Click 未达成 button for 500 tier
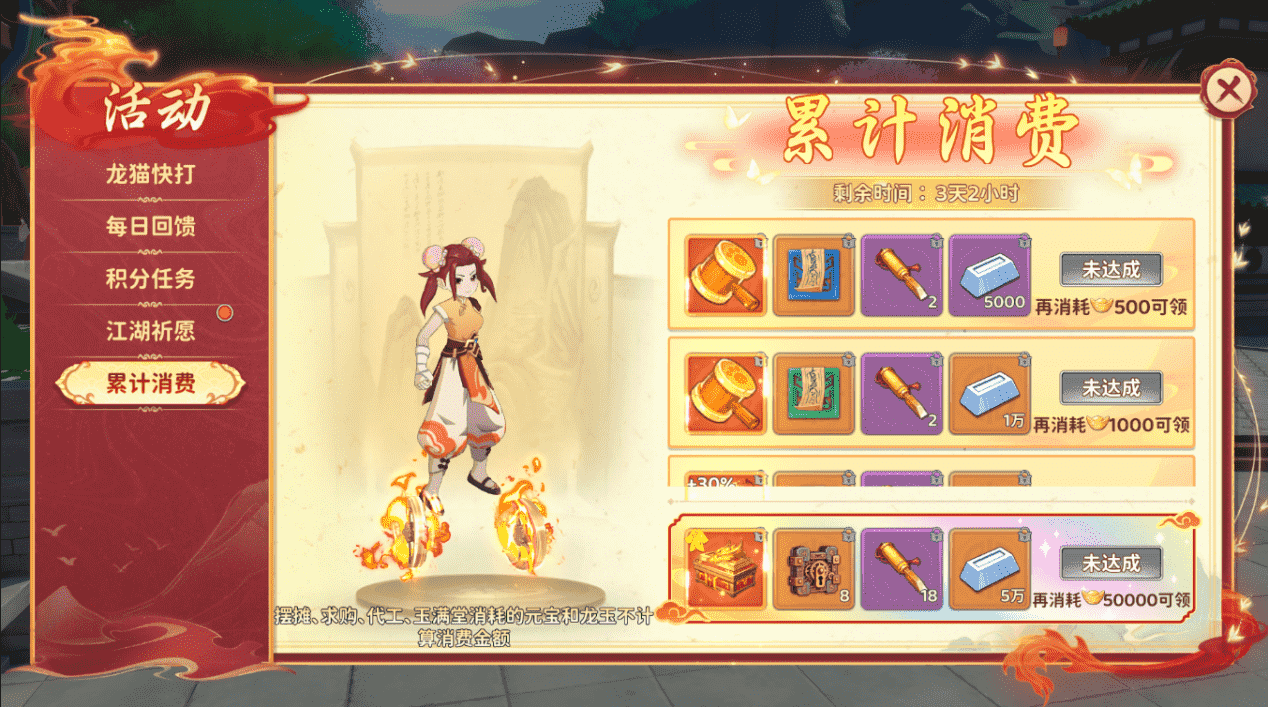1268x707 pixels. (1111, 269)
